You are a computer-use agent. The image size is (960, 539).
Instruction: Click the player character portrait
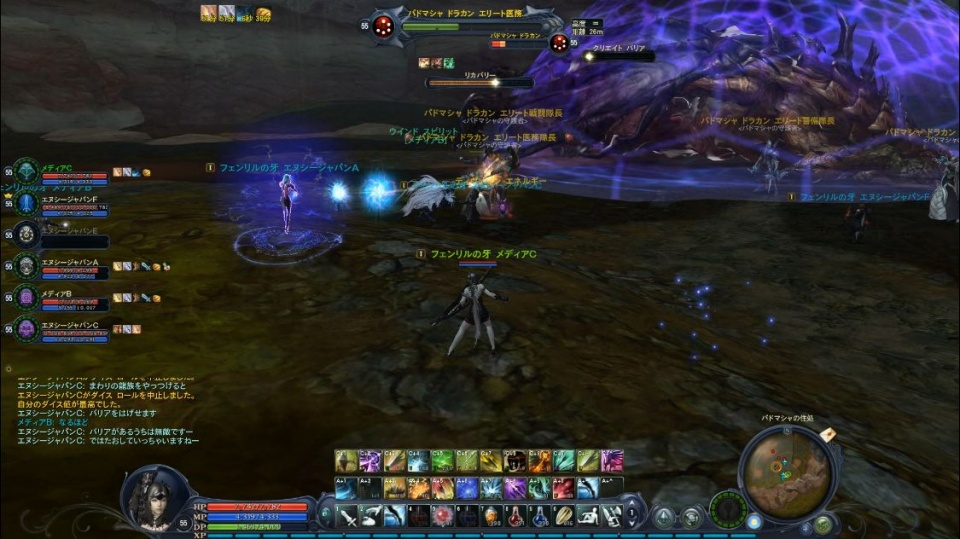pyautogui.click(x=155, y=497)
